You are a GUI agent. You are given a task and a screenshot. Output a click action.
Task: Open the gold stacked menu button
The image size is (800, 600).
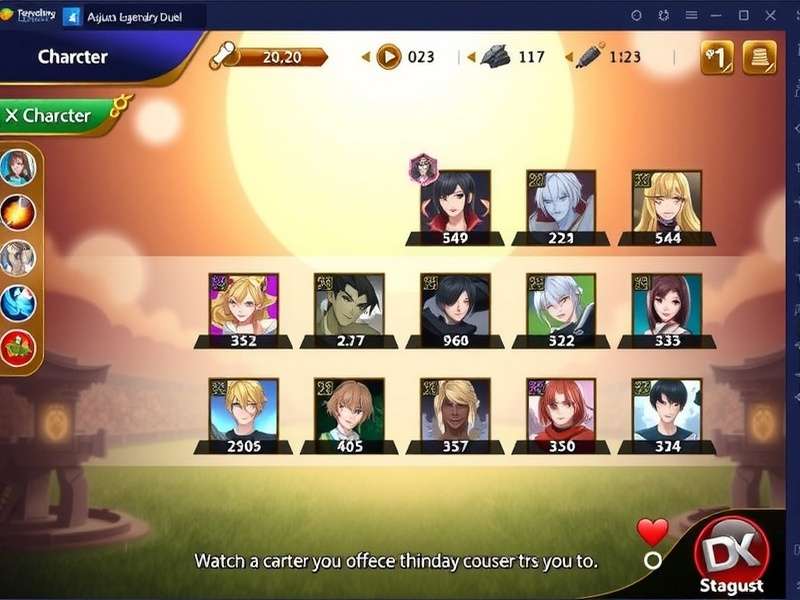pos(760,57)
